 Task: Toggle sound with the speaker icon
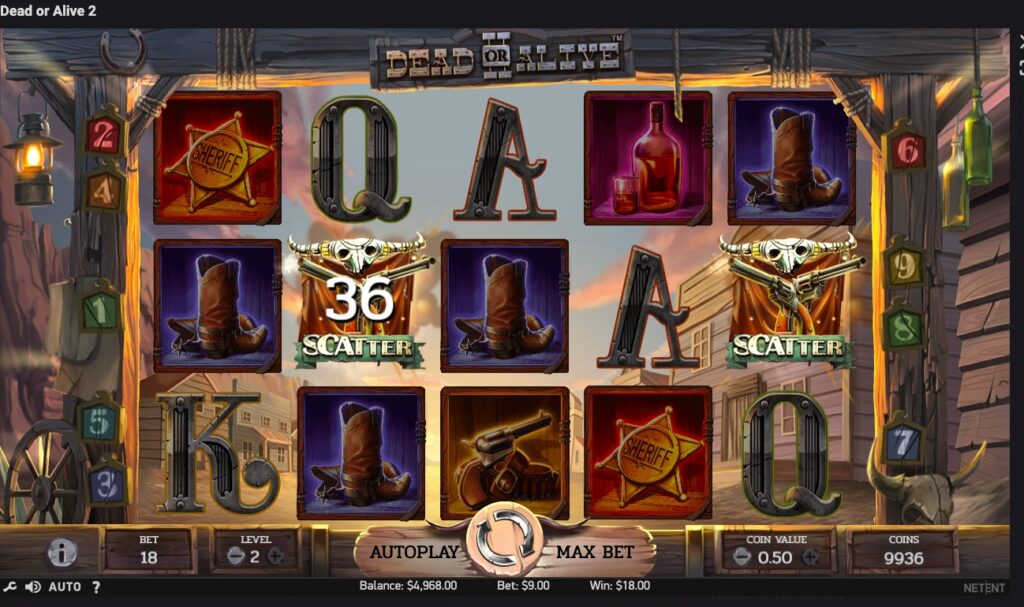[33, 587]
